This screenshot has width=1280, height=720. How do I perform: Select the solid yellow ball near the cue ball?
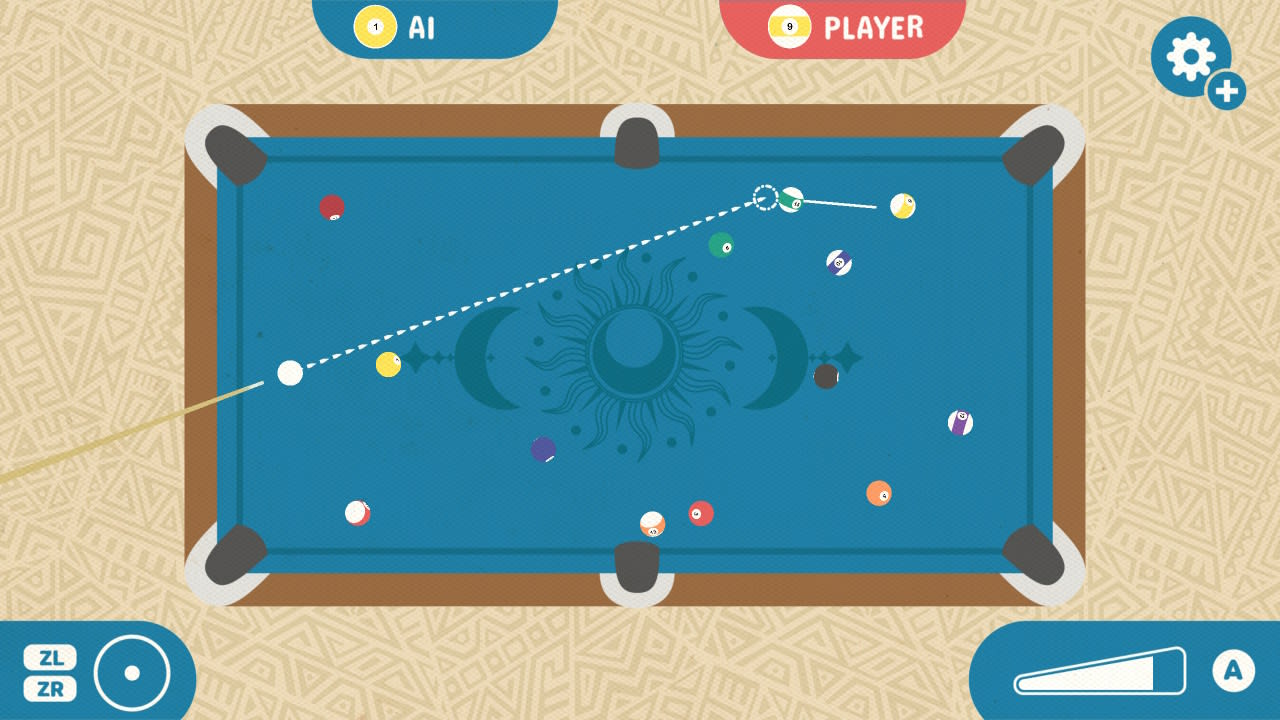(386, 366)
